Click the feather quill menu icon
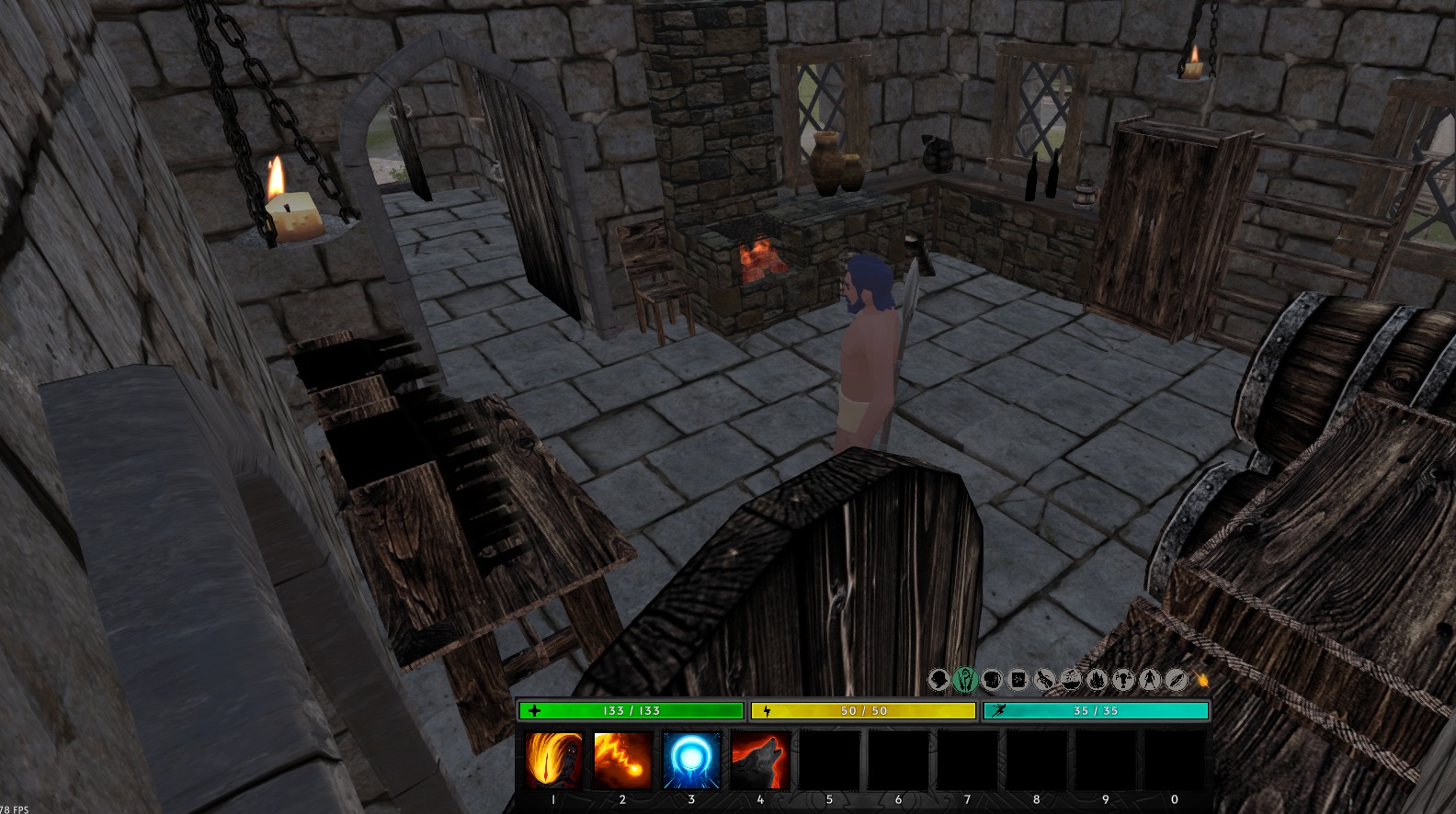The height and width of the screenshot is (814, 1456). click(1176, 680)
